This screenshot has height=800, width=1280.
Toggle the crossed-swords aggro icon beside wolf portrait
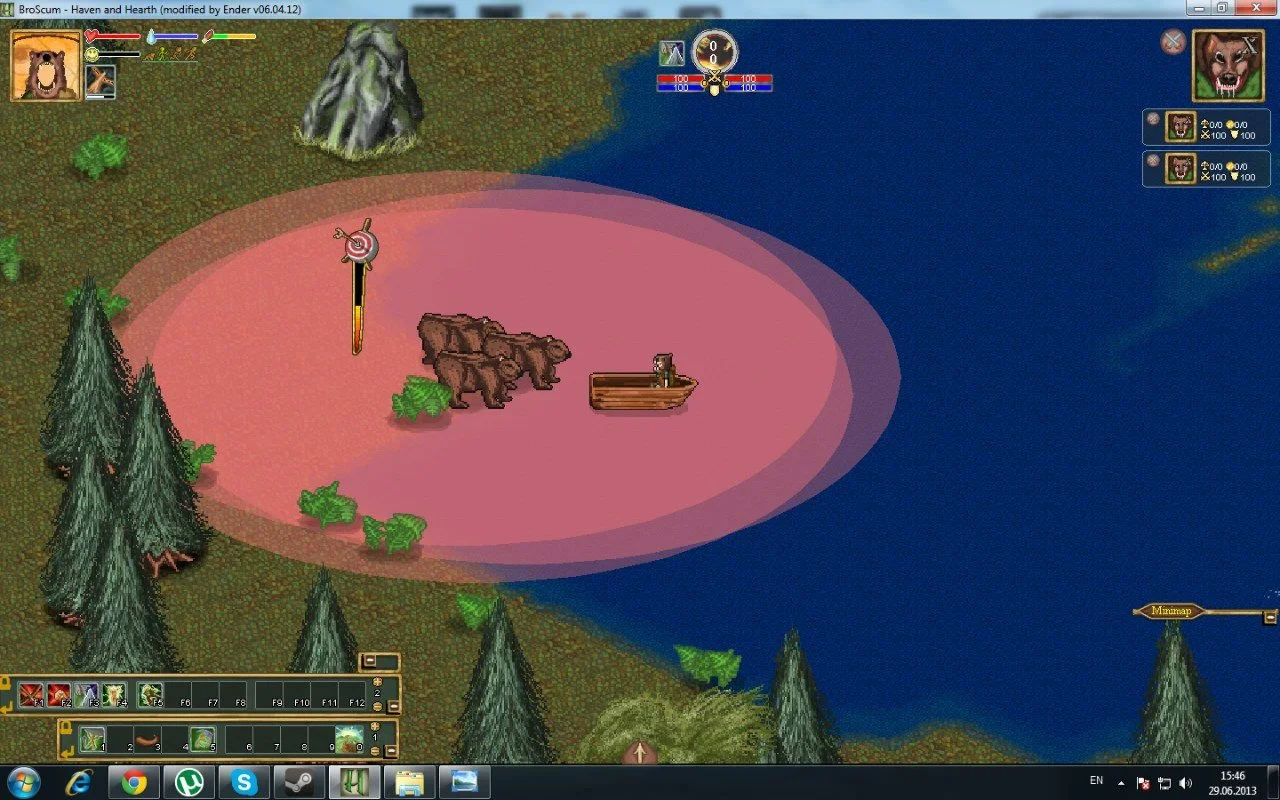pos(1172,42)
